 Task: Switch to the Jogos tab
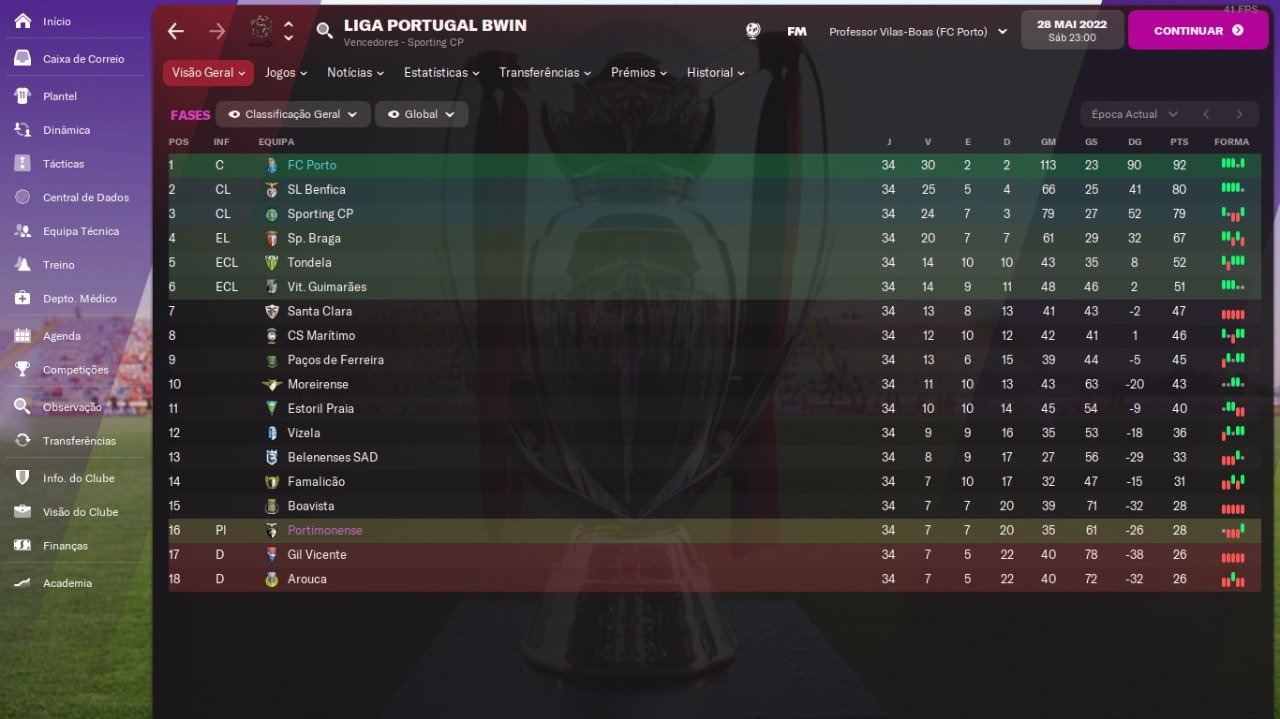[x=286, y=73]
